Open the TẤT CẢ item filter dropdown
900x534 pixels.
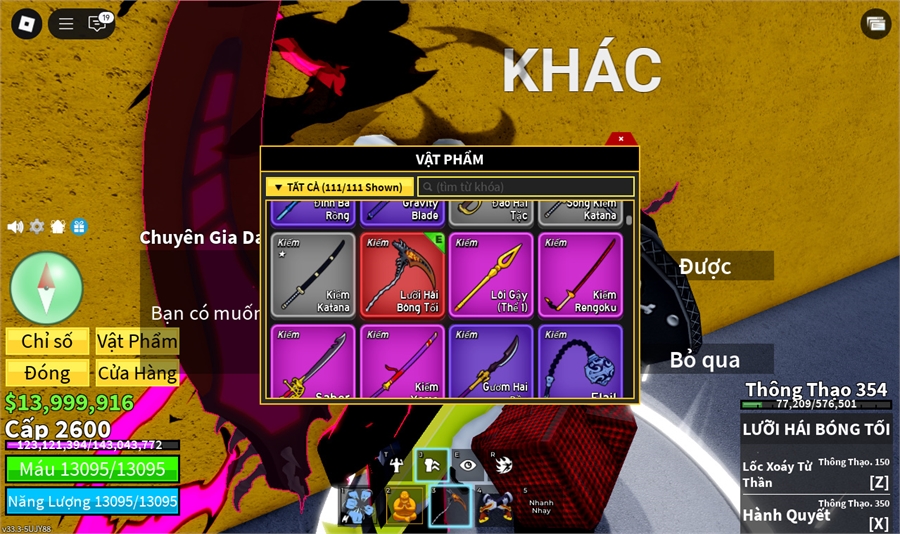pos(340,187)
